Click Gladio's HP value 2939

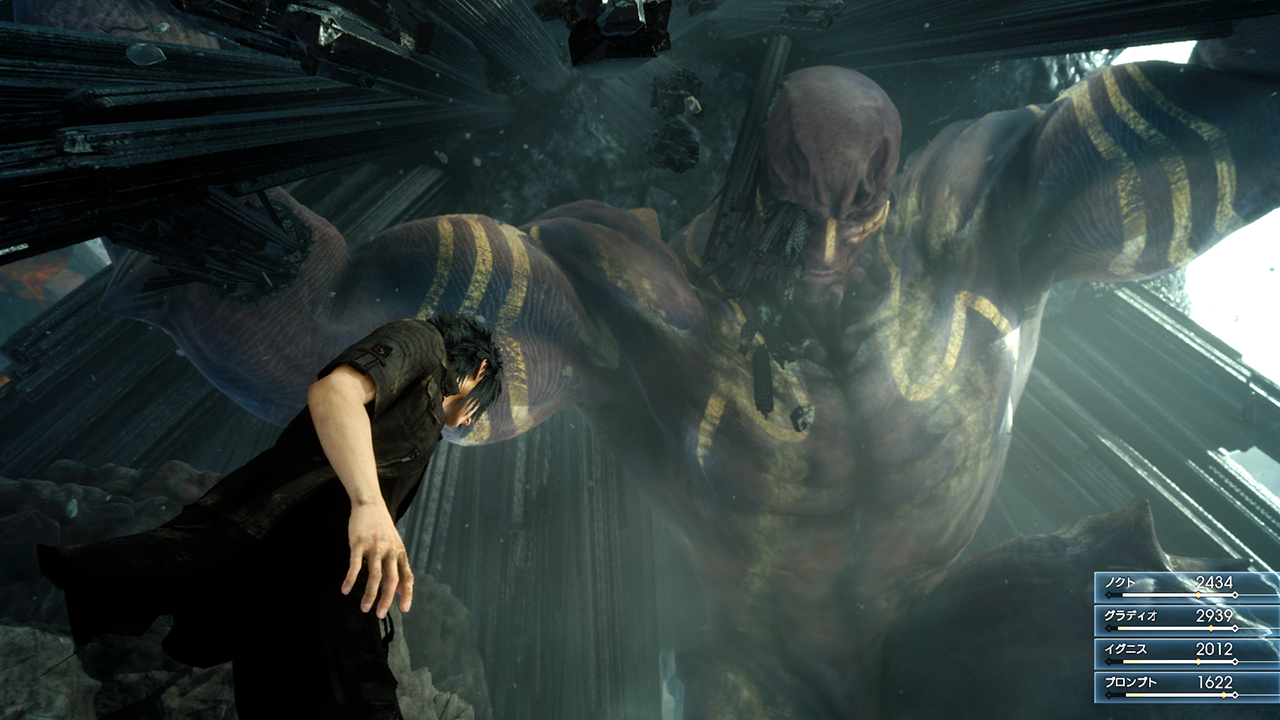[1217, 614]
